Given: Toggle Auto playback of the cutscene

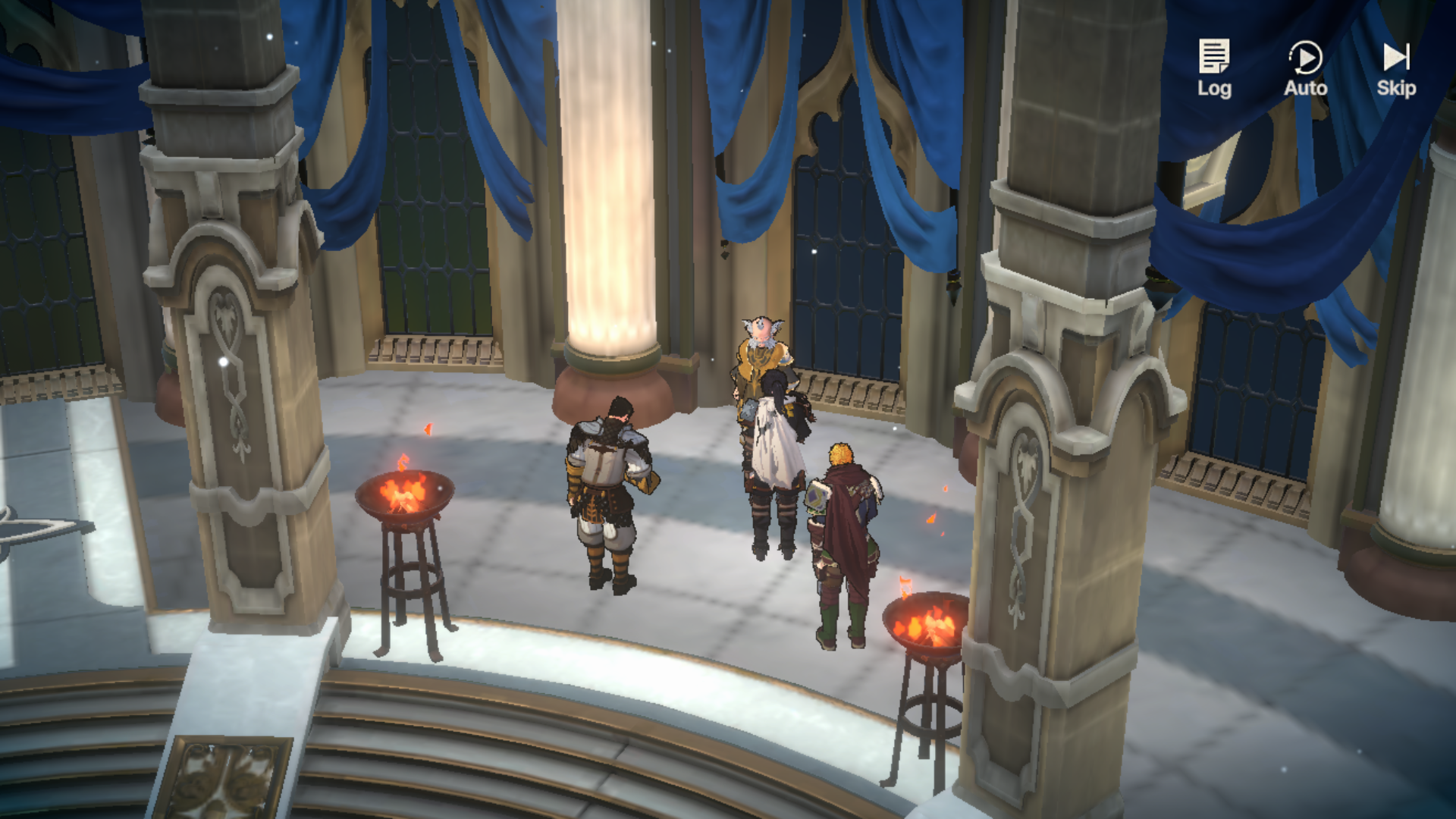Looking at the screenshot, I should pos(1305,68).
